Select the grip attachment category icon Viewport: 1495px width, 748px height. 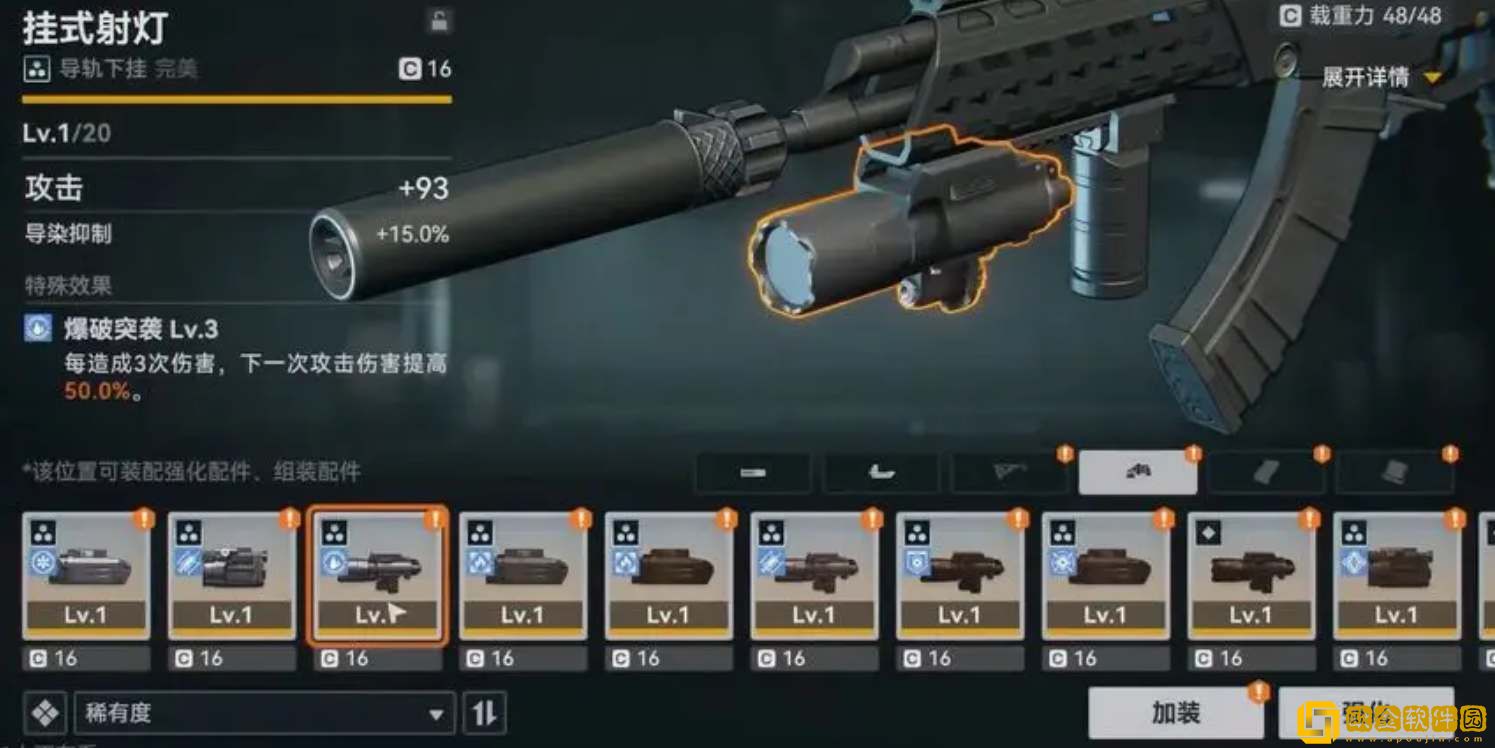[x=882, y=472]
